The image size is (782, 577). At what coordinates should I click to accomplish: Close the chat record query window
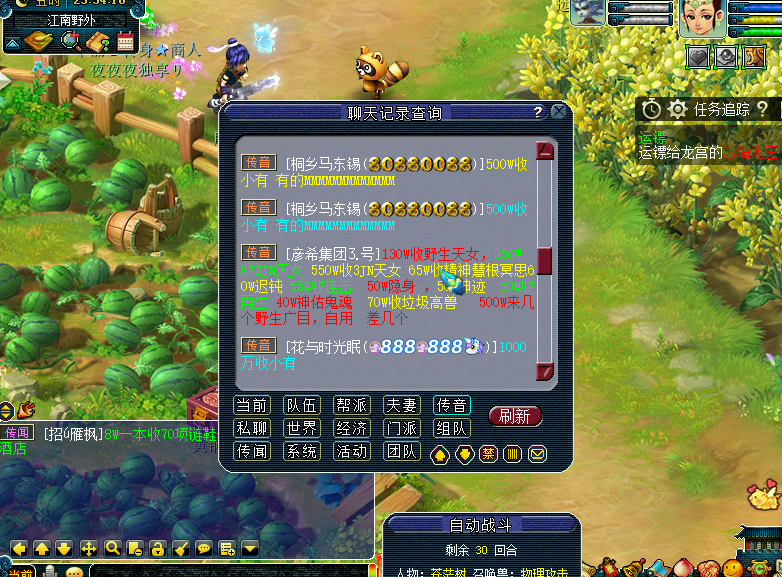tap(558, 112)
